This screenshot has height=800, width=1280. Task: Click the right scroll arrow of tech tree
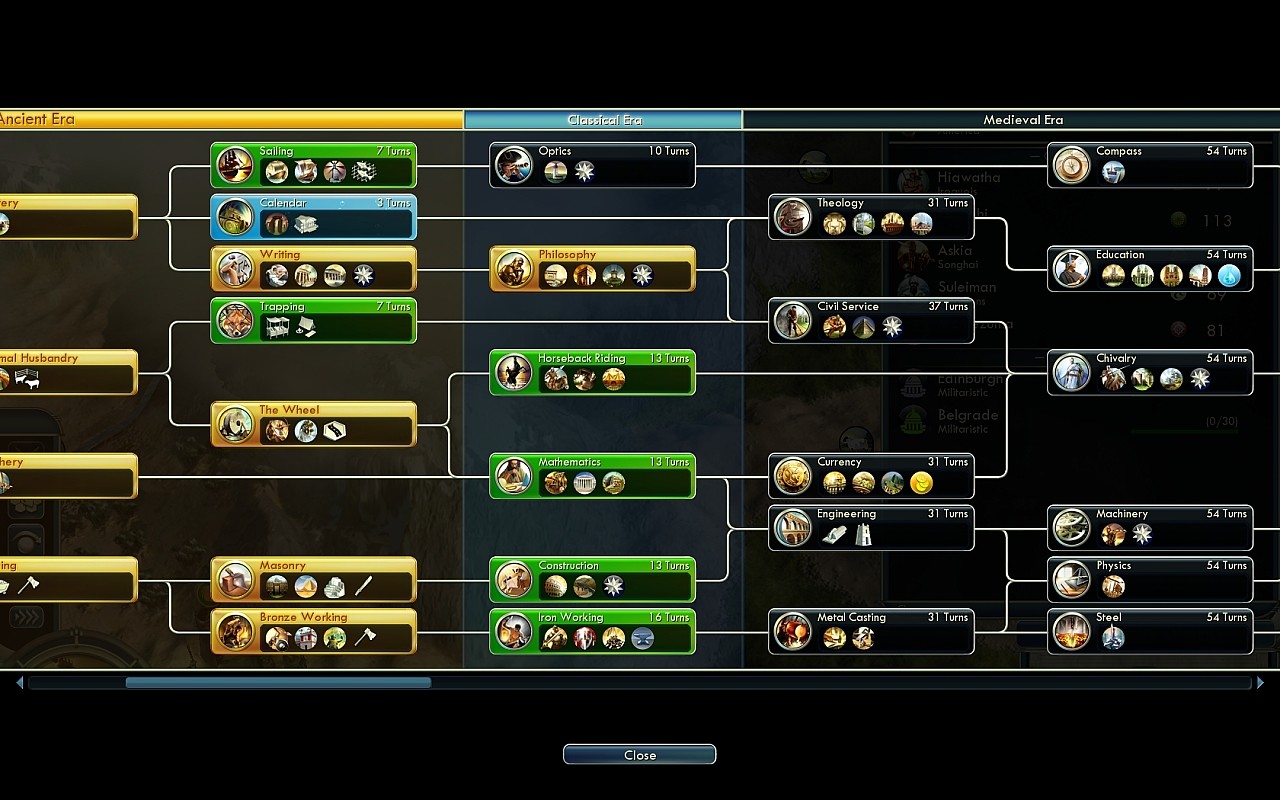pos(1260,683)
